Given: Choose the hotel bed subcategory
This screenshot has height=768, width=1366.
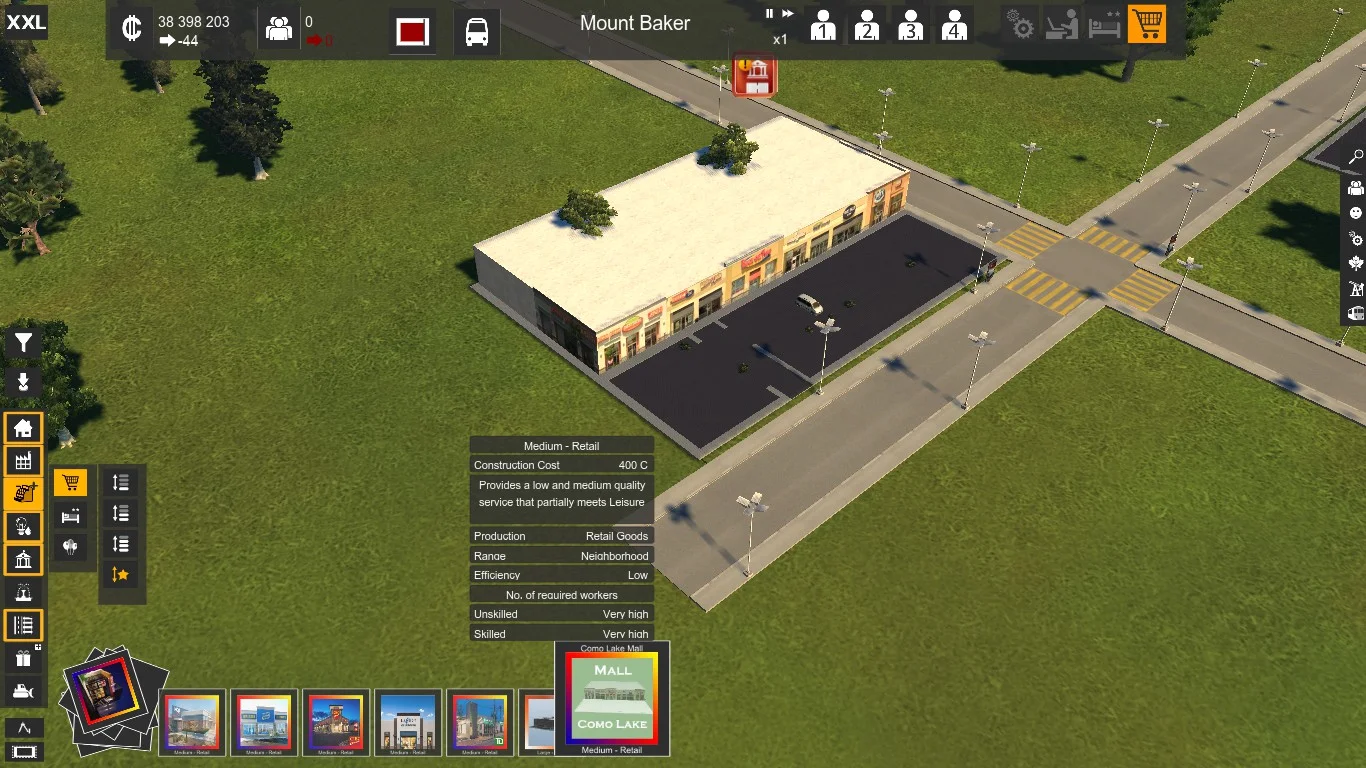Looking at the screenshot, I should (70, 516).
